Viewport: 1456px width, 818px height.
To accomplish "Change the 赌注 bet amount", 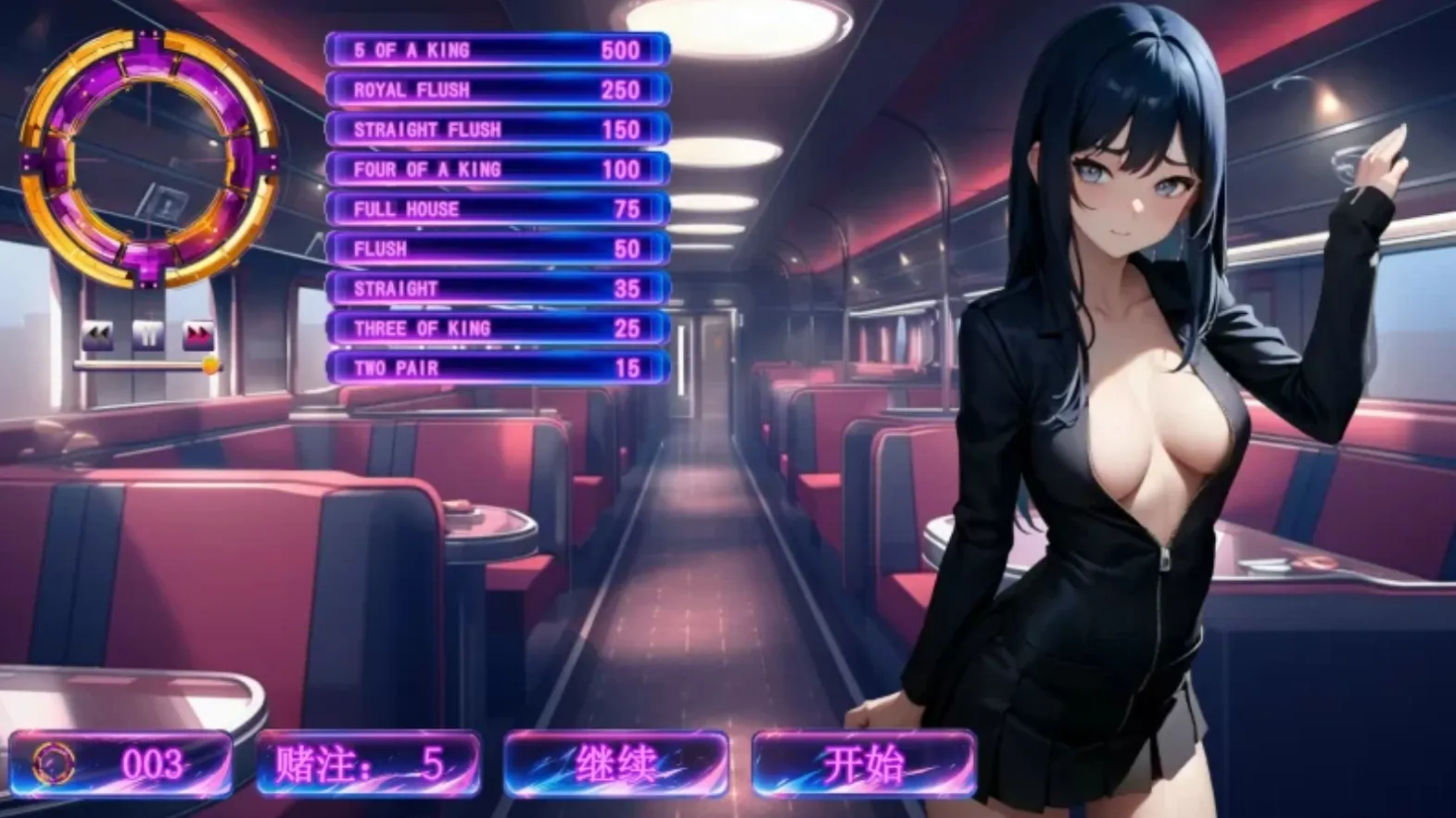I will (x=368, y=764).
